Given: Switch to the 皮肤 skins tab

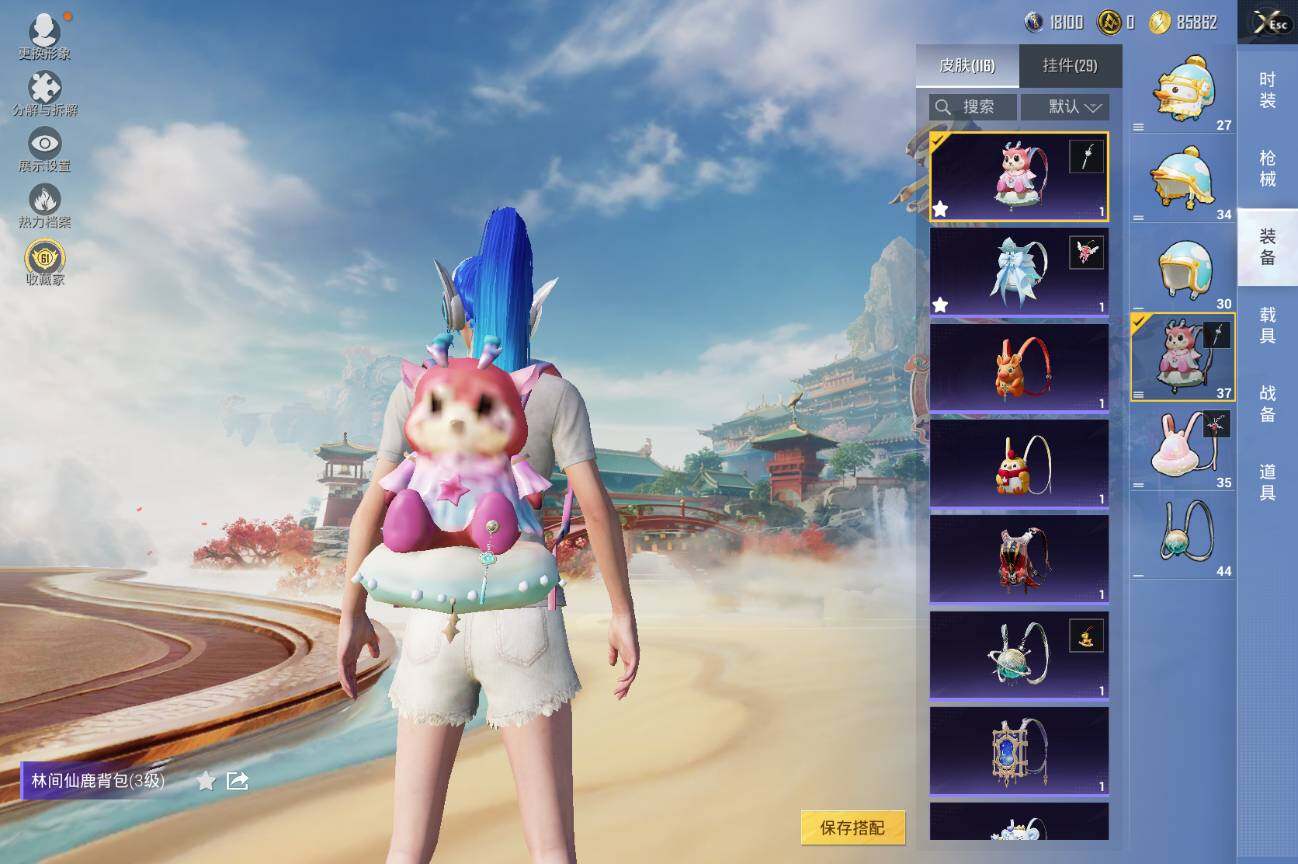Looking at the screenshot, I should 966,66.
